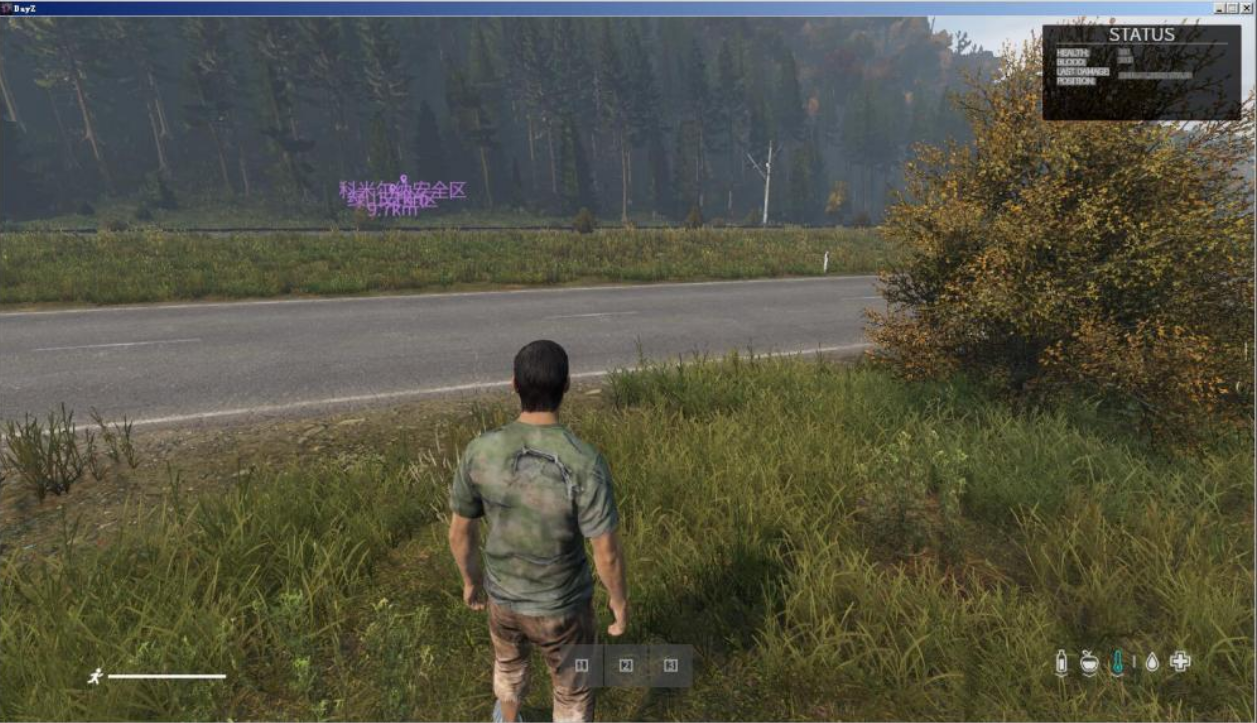Viewport: 1257px width, 723px height.
Task: Choose hotbar slot number 2
Action: tap(626, 665)
